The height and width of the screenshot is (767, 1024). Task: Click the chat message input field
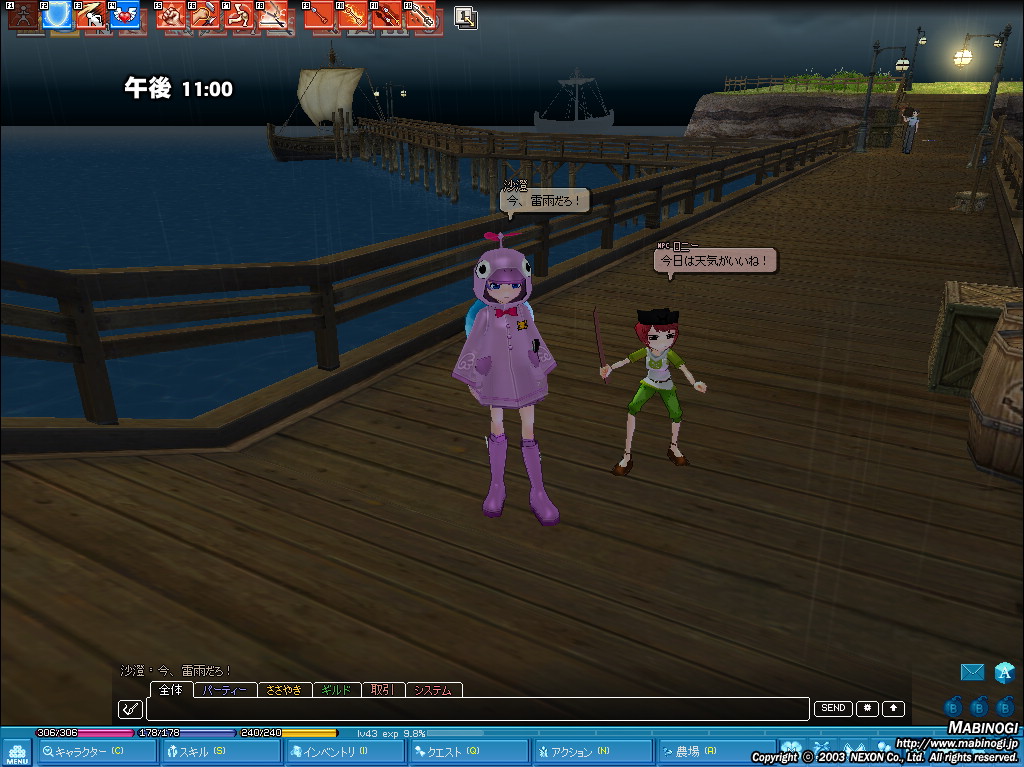(x=477, y=709)
